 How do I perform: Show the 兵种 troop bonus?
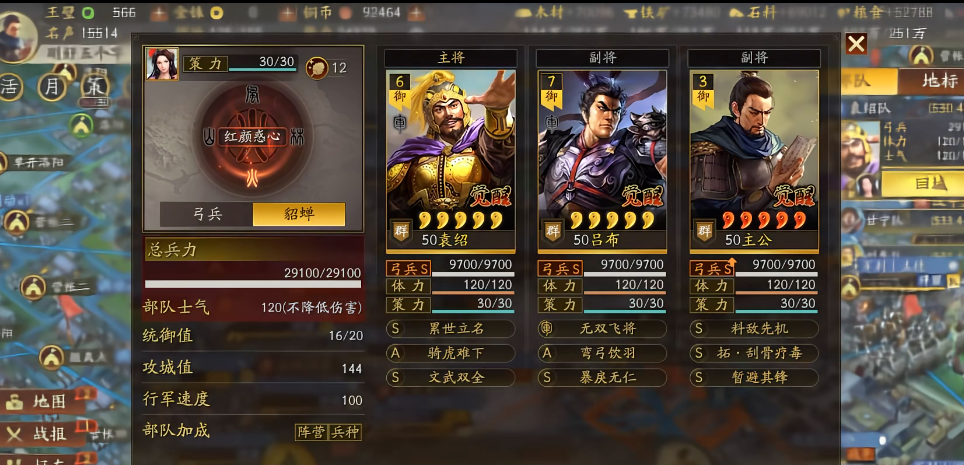tap(344, 432)
